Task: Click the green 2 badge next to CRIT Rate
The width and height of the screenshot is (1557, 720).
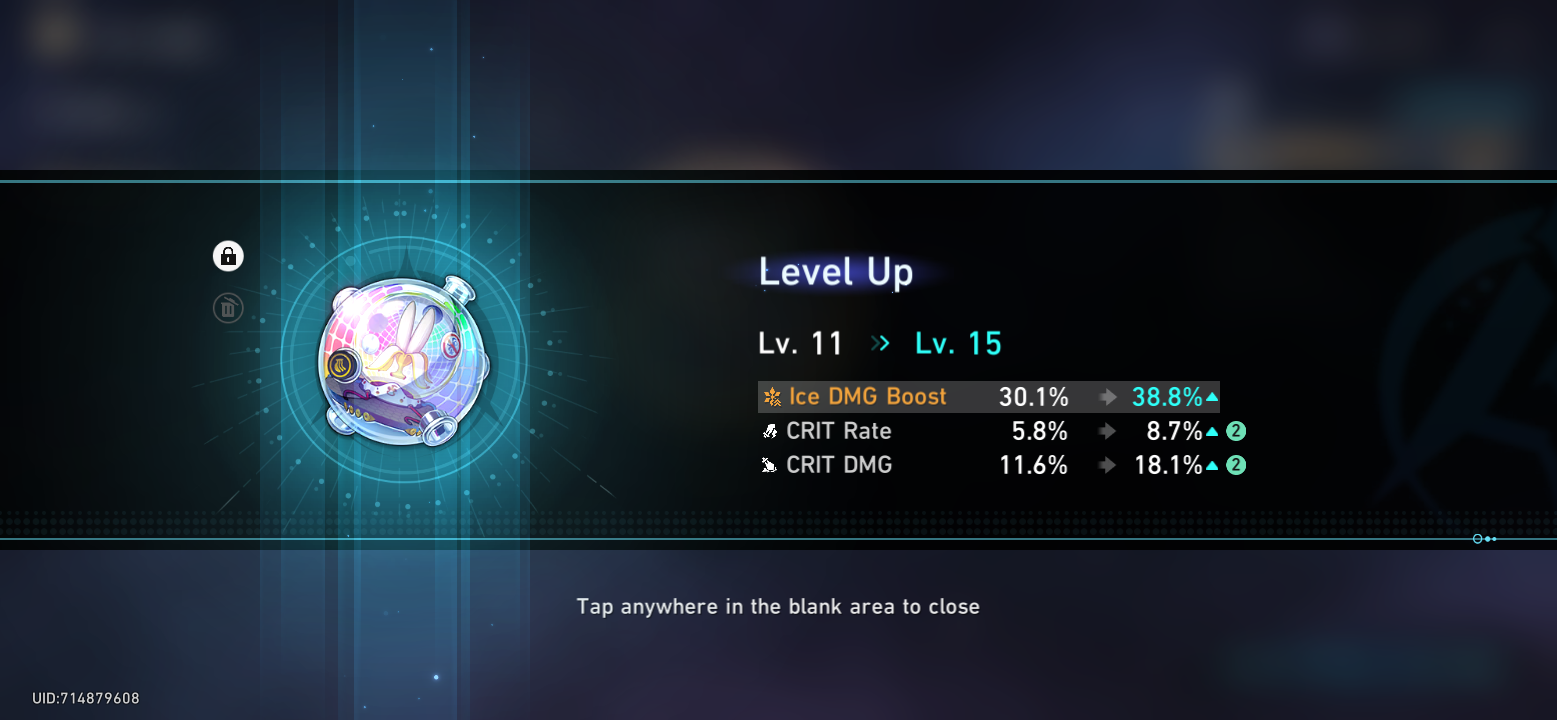Action: pos(1237,431)
